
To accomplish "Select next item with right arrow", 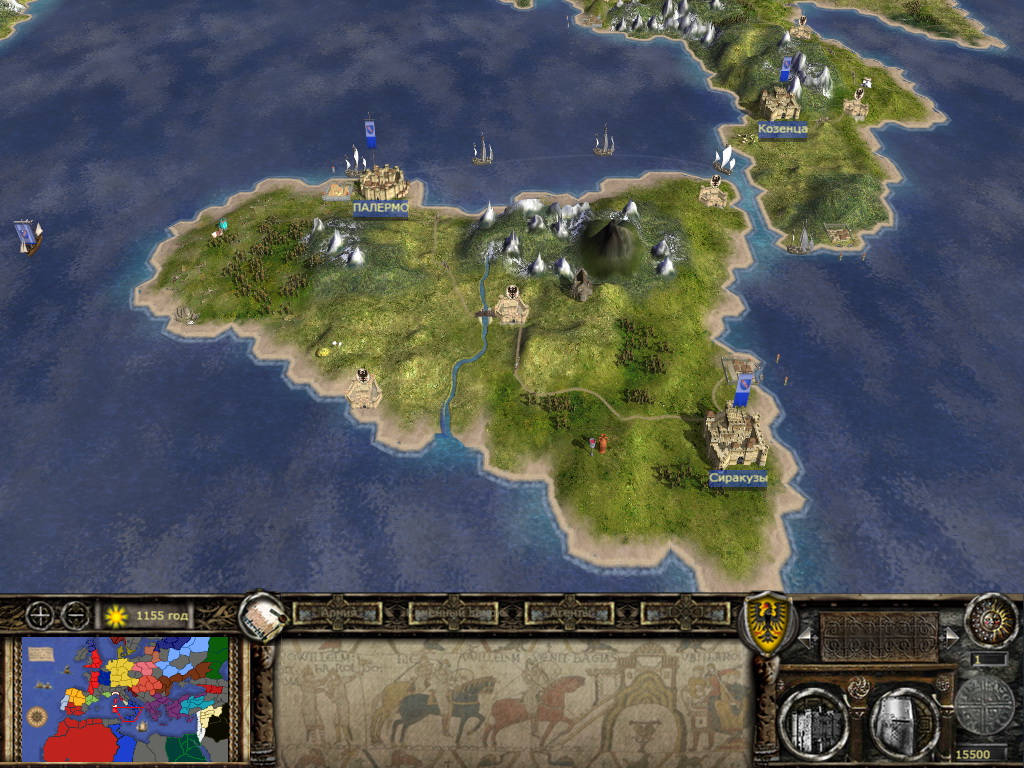I will (948, 635).
